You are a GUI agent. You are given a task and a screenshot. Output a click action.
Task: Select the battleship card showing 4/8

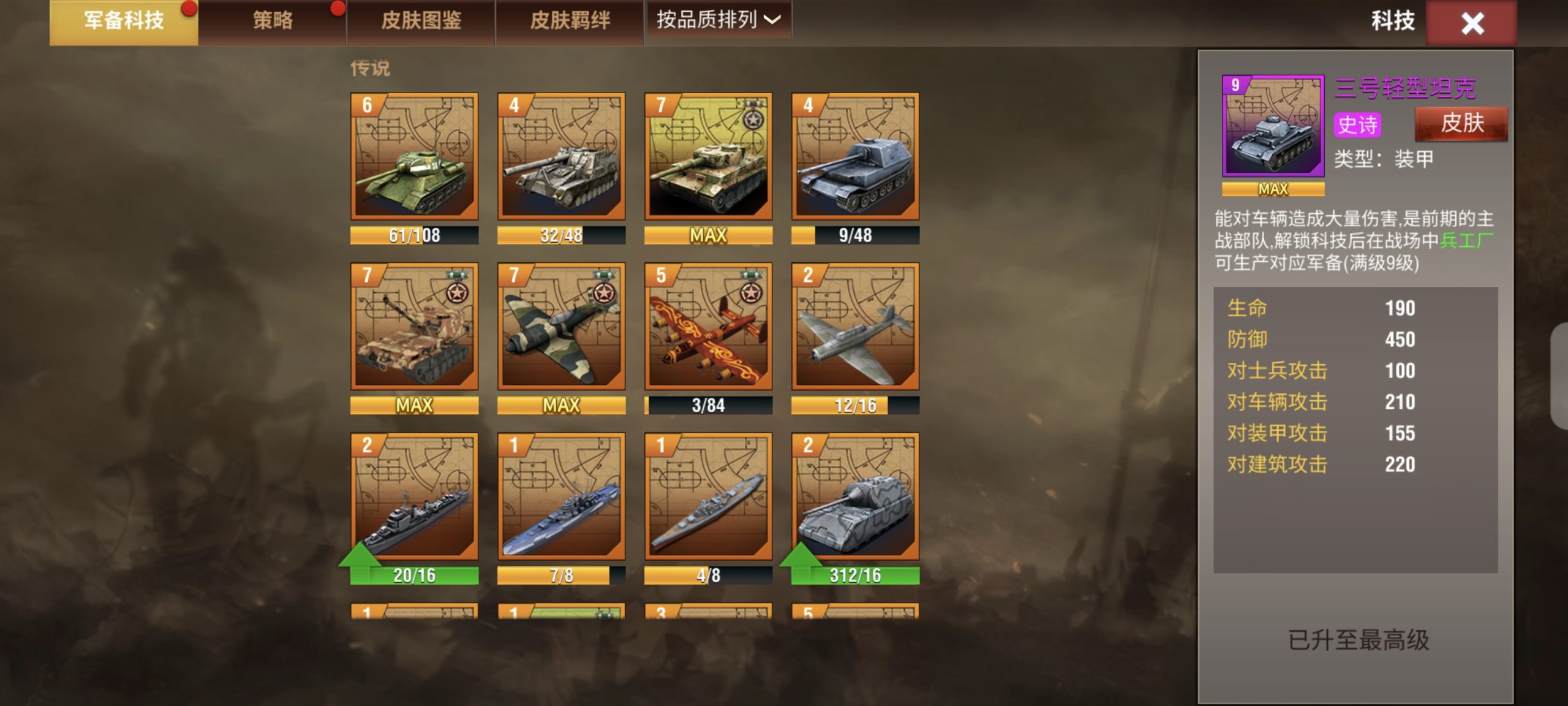click(x=709, y=496)
